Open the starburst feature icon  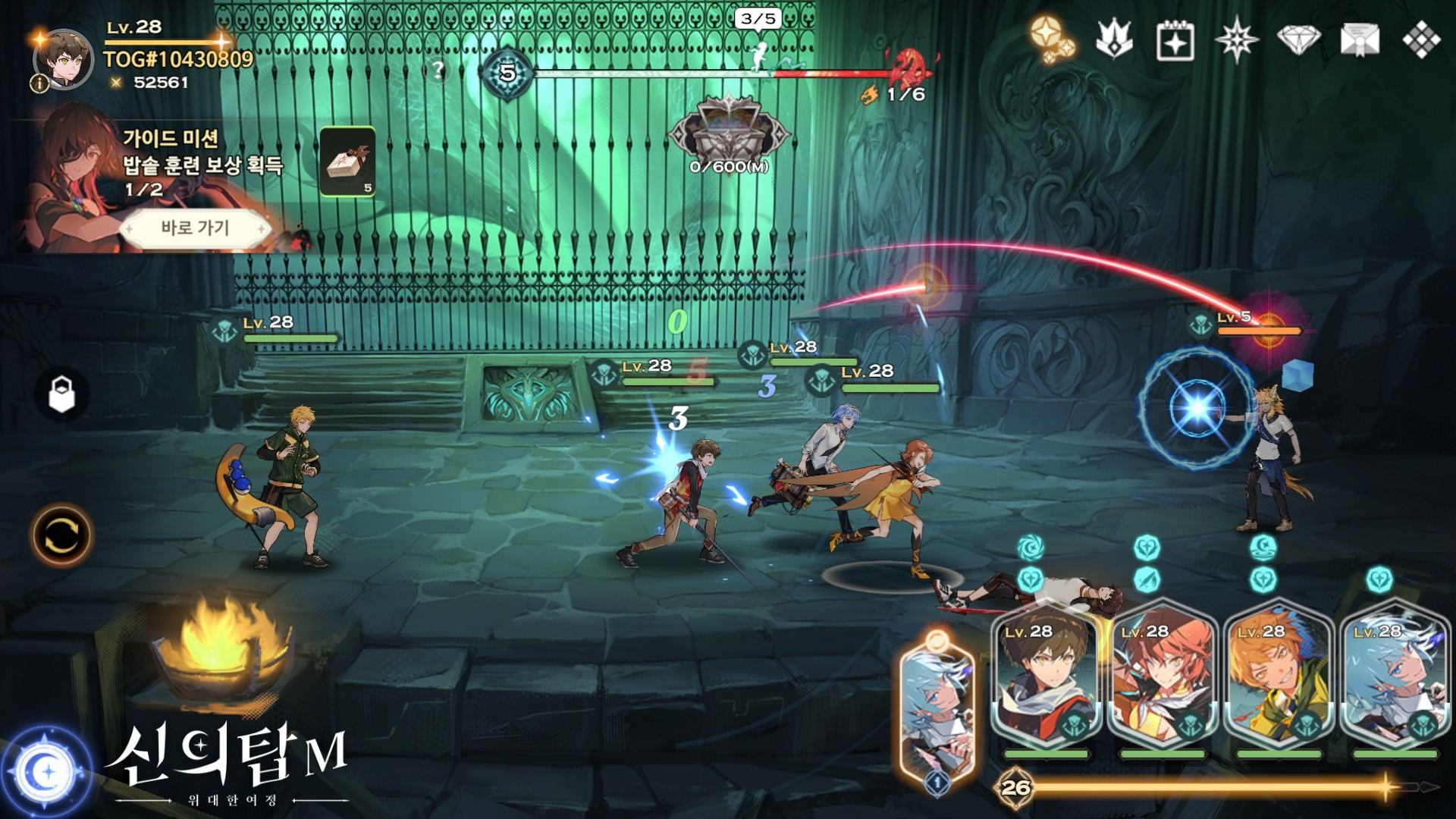[1238, 38]
